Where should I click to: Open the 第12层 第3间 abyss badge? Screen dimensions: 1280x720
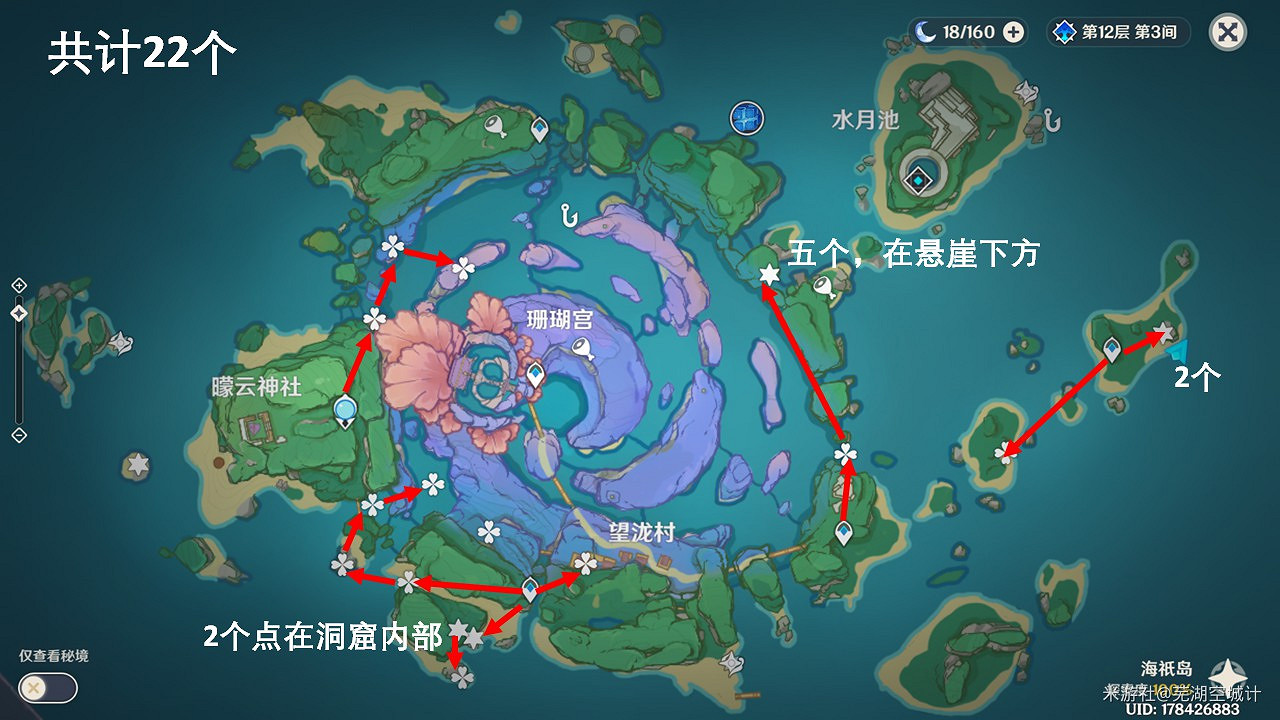tap(1117, 32)
